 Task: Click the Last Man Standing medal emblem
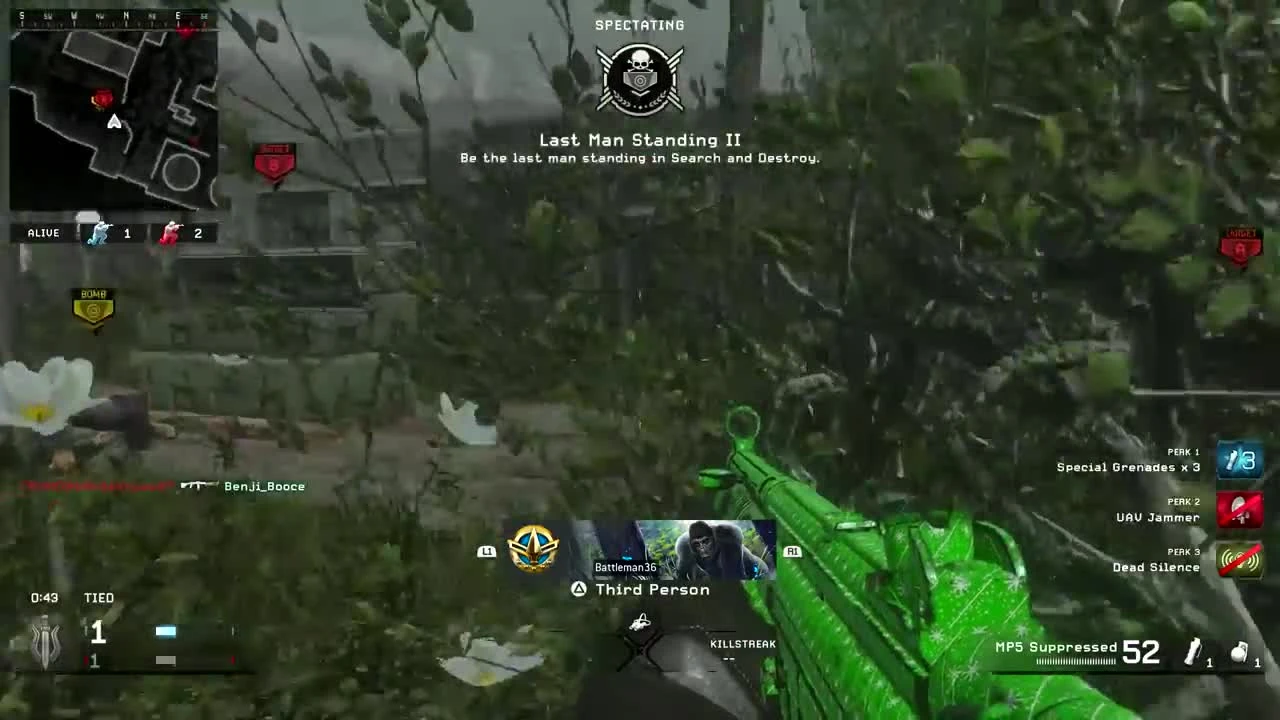tap(640, 78)
